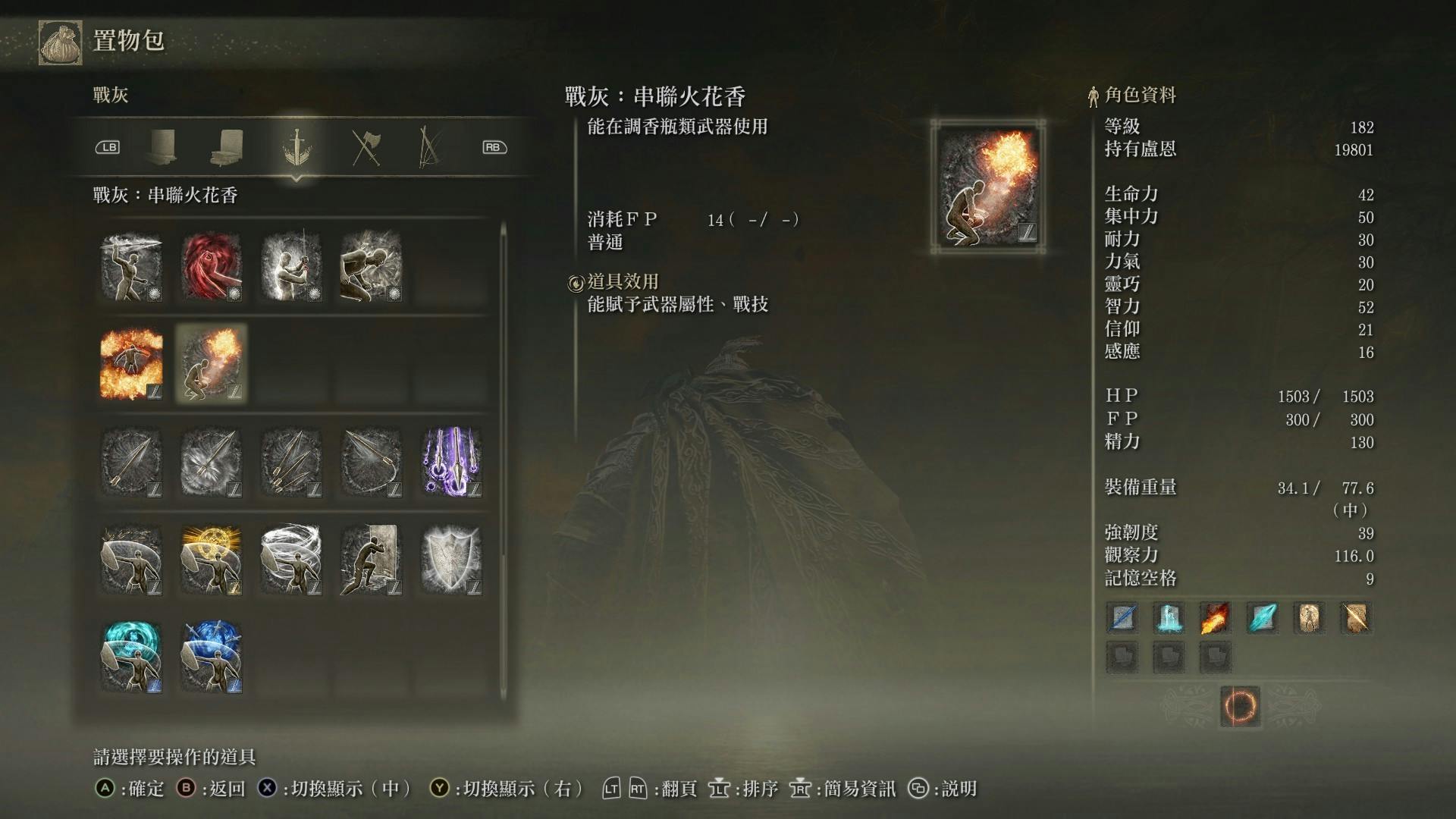Pick the figure raising a sword upright ash
The height and width of the screenshot is (819, 1456).
[291, 267]
